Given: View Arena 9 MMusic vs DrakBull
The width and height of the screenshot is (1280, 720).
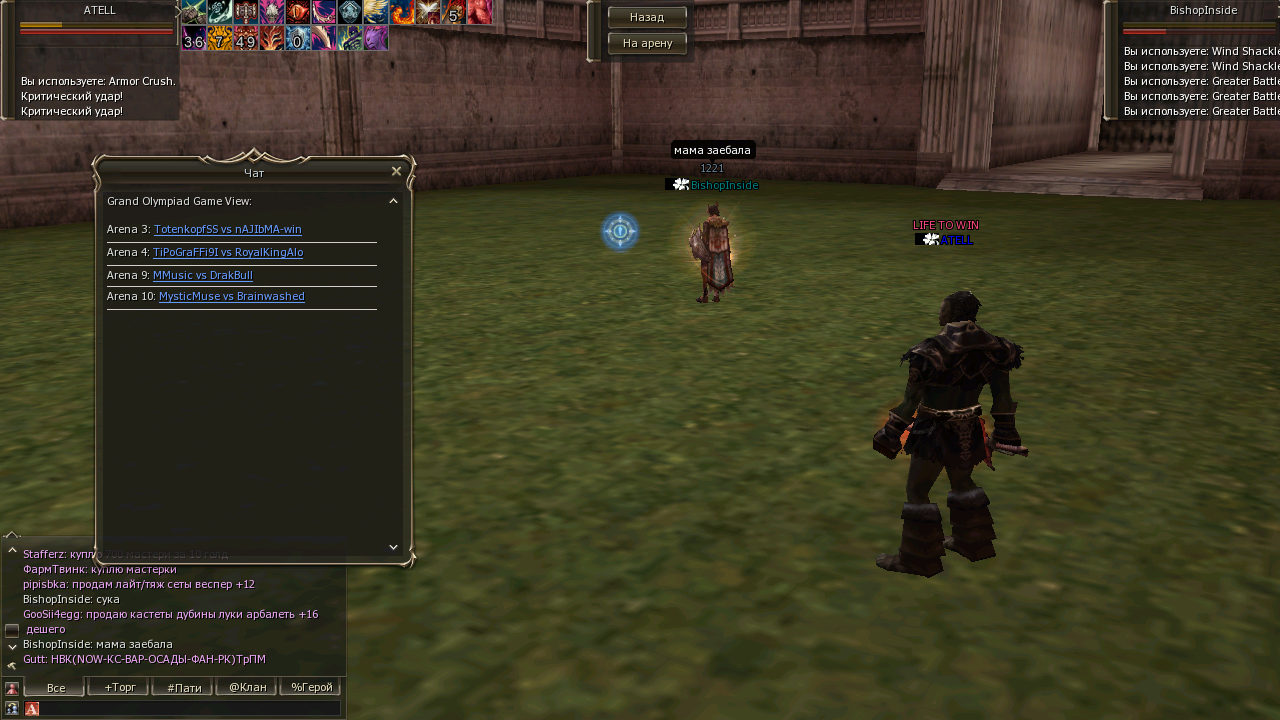Looking at the screenshot, I should pos(202,275).
